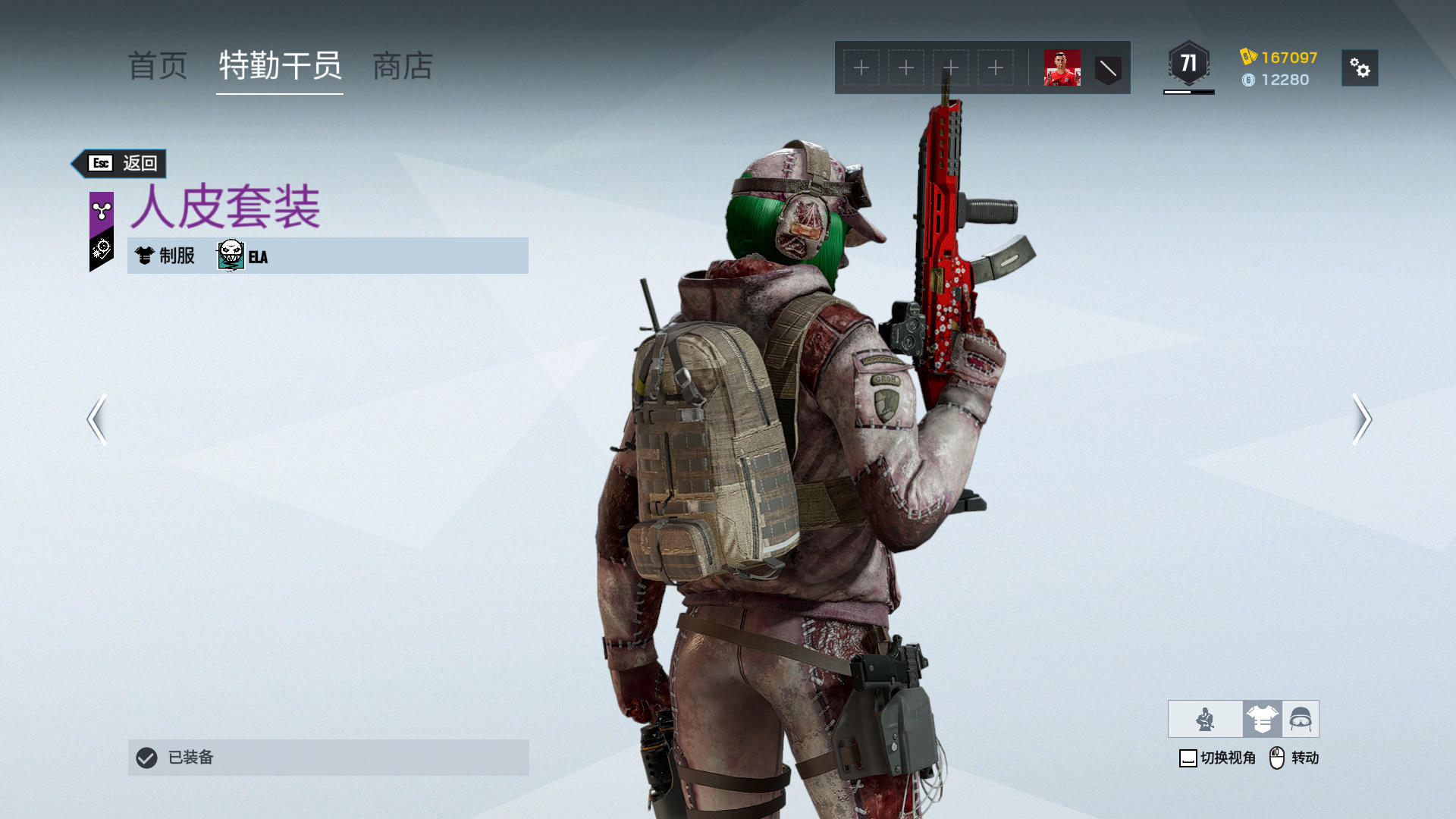
Task: Open the gear settings menu
Action: [1360, 68]
